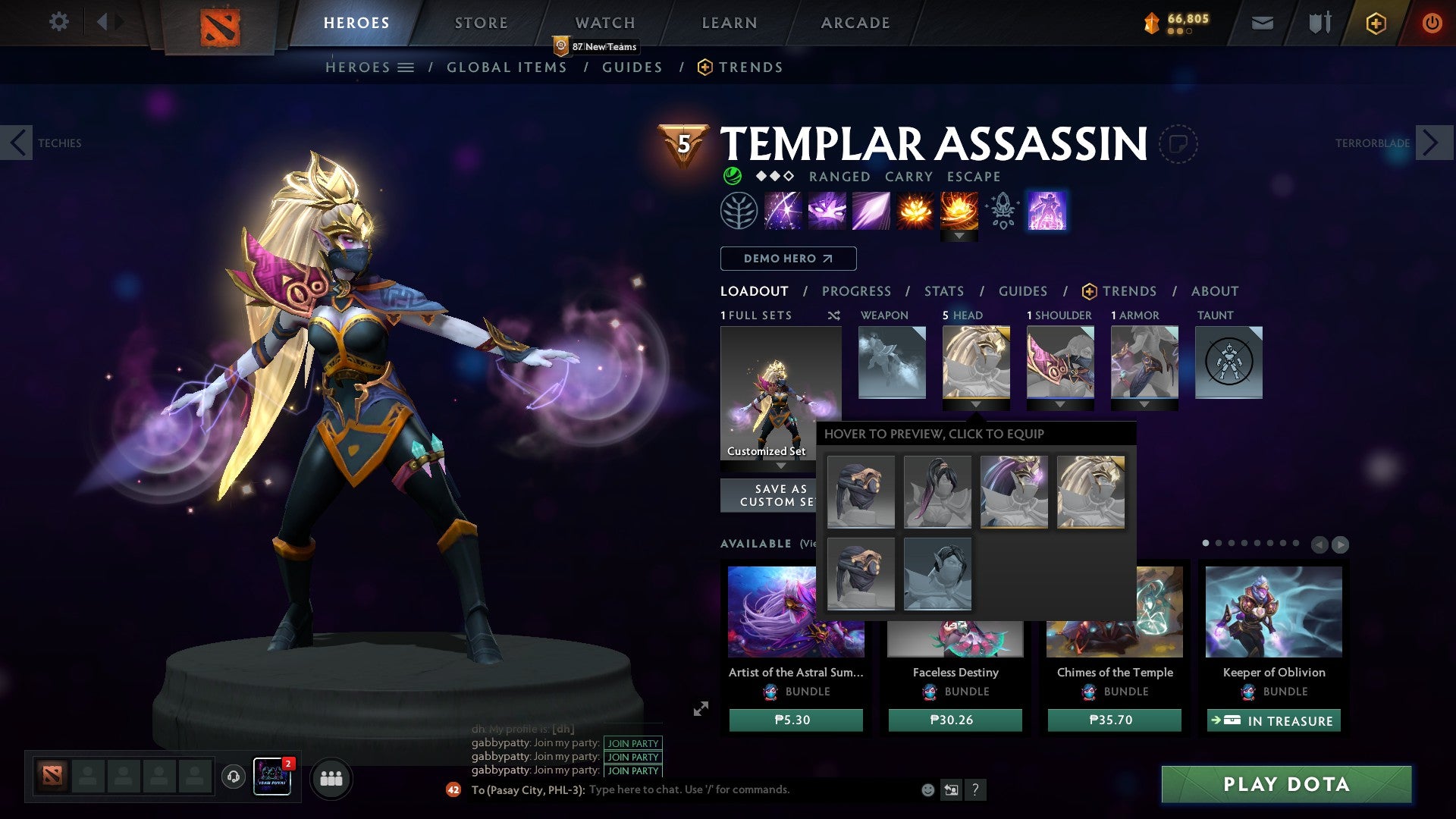This screenshot has width=1456, height=819.
Task: Switch to the STATS tab
Action: click(x=944, y=290)
